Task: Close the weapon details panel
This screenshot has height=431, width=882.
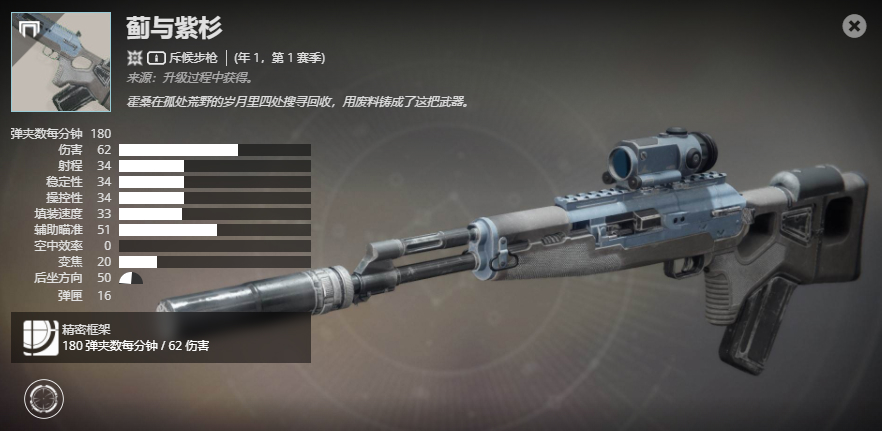Action: (x=854, y=26)
